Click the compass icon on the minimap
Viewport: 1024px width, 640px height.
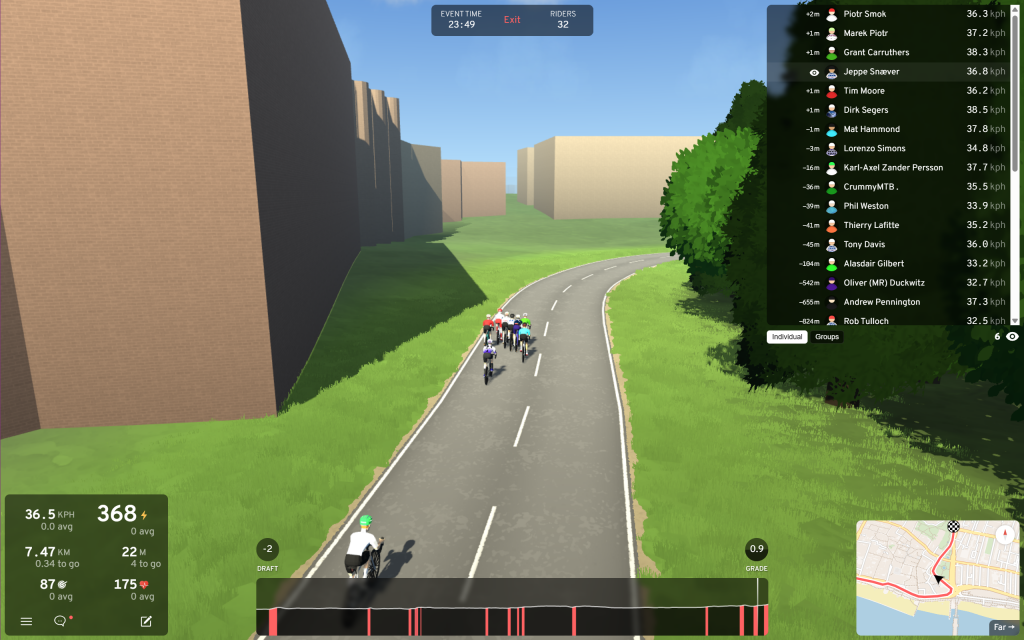1003,534
